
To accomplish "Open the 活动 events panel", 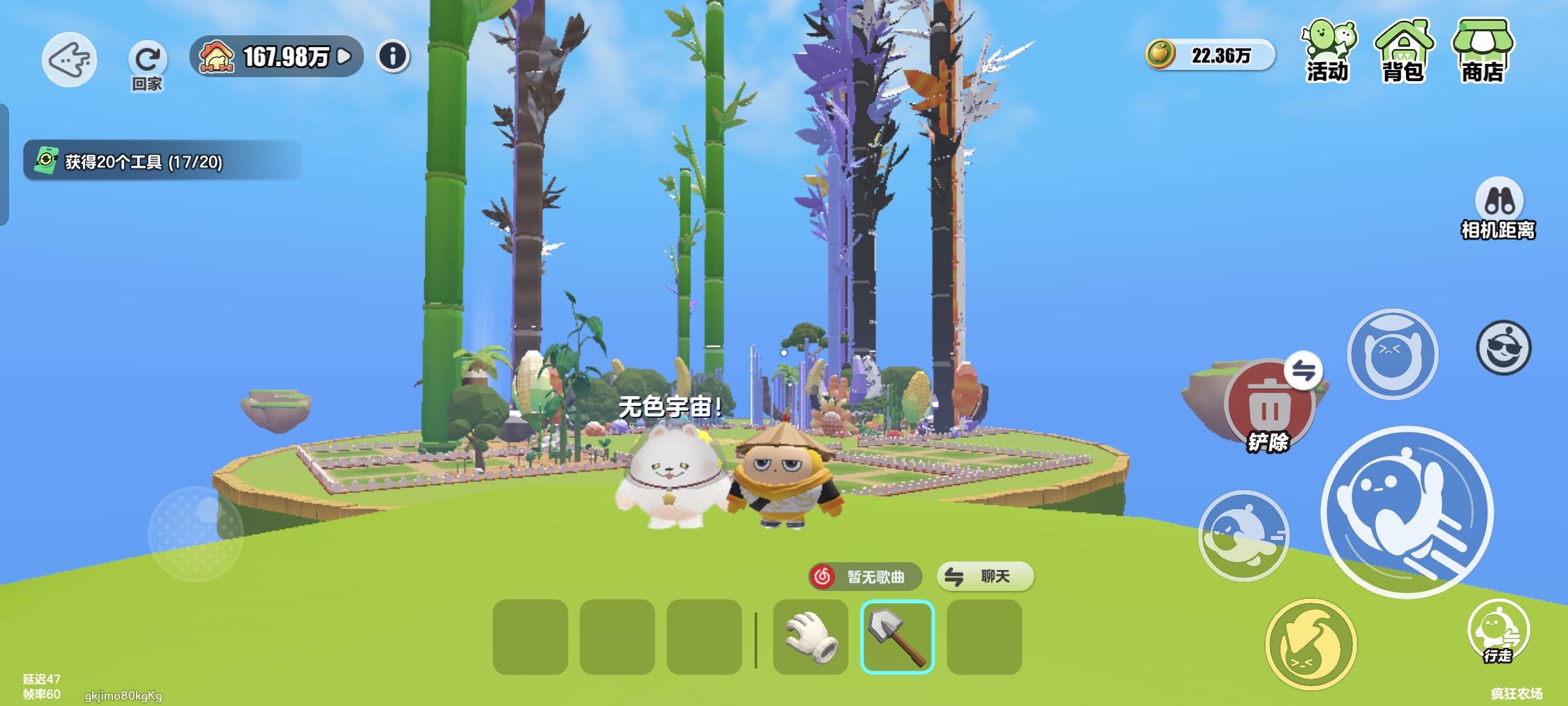I will click(x=1328, y=52).
